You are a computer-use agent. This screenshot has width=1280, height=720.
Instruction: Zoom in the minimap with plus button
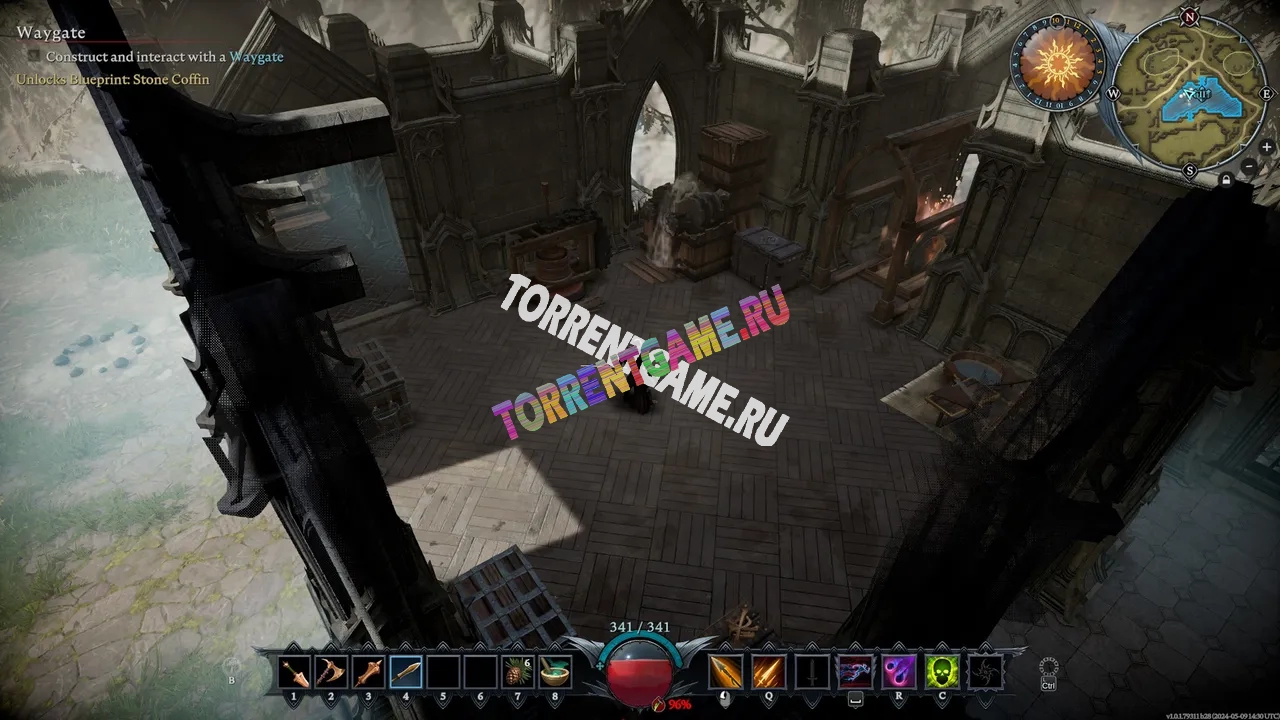(x=1267, y=147)
